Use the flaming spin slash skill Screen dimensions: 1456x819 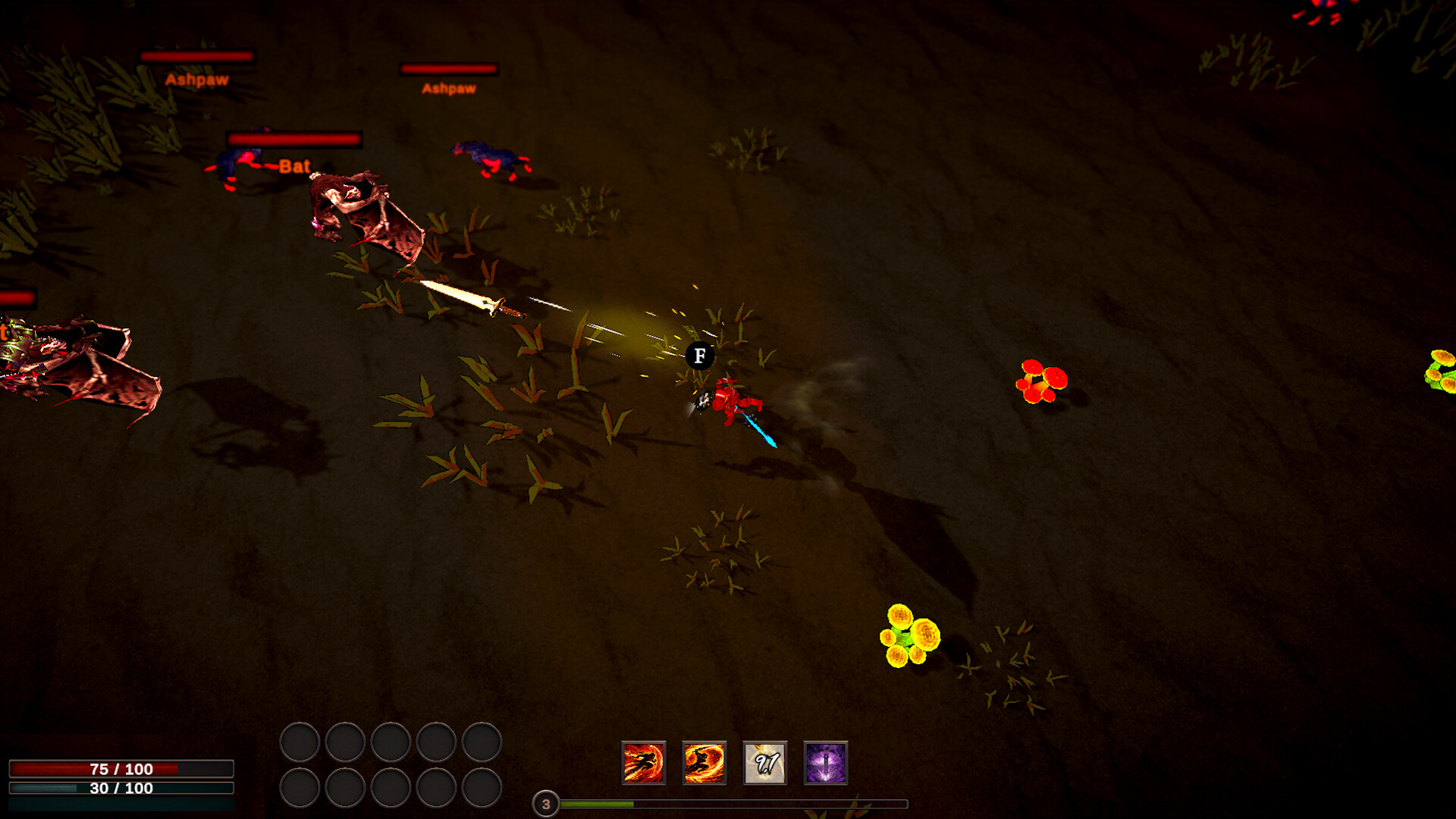point(704,763)
